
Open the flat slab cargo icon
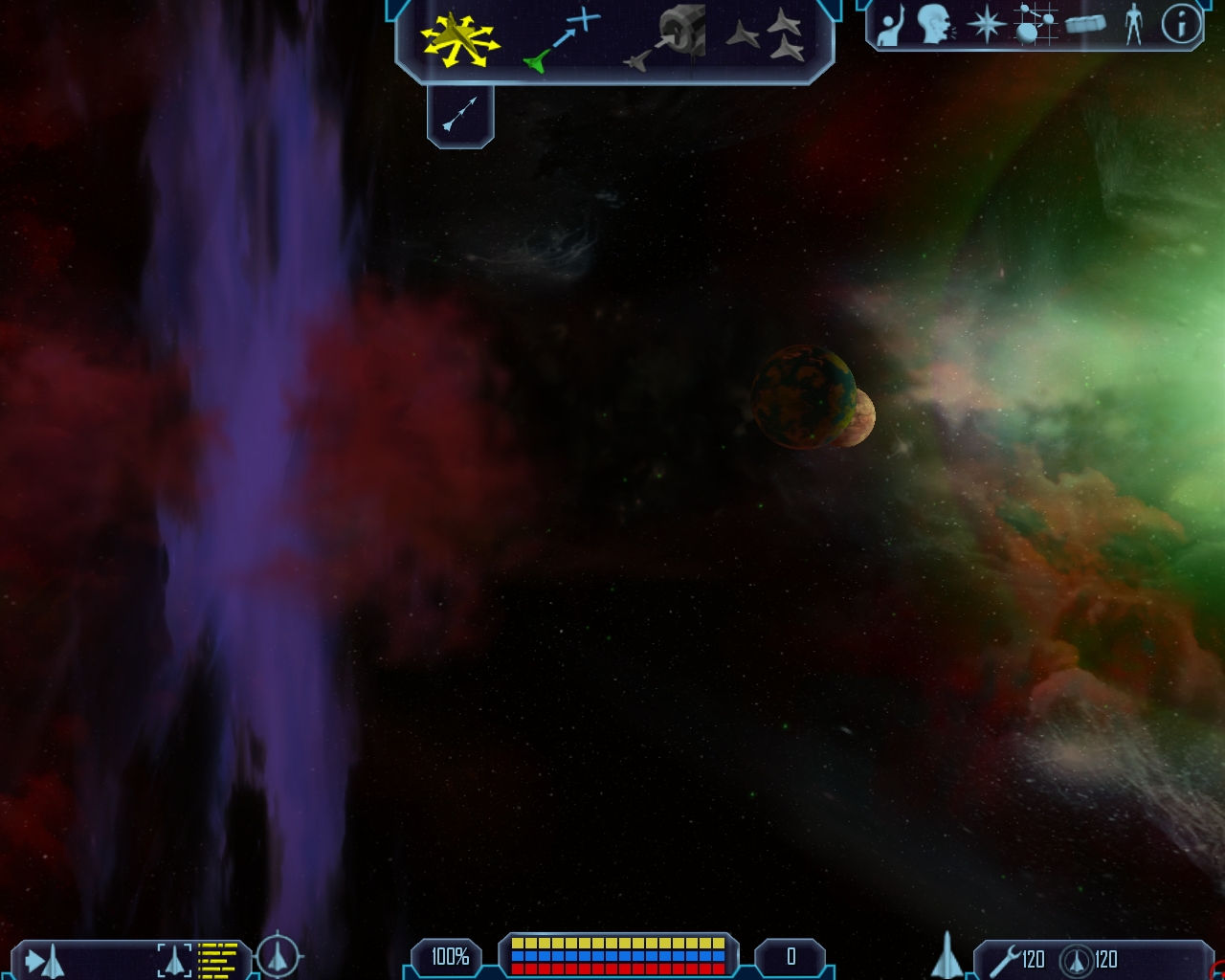point(1085,25)
